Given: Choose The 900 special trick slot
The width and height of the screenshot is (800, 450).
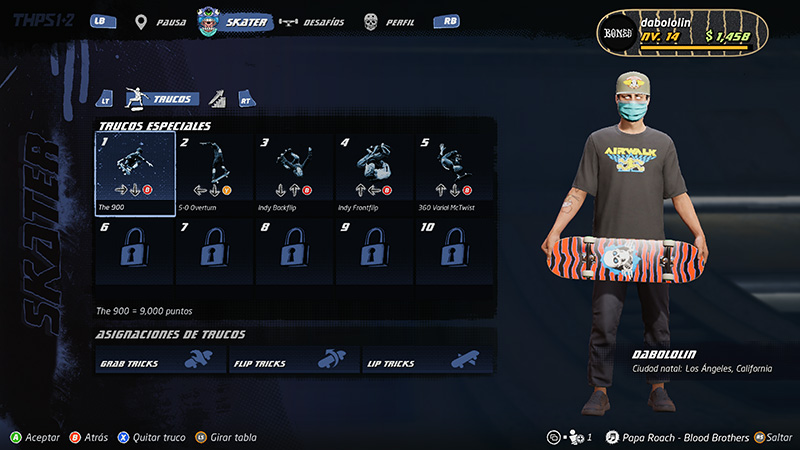Looking at the screenshot, I should [x=135, y=173].
